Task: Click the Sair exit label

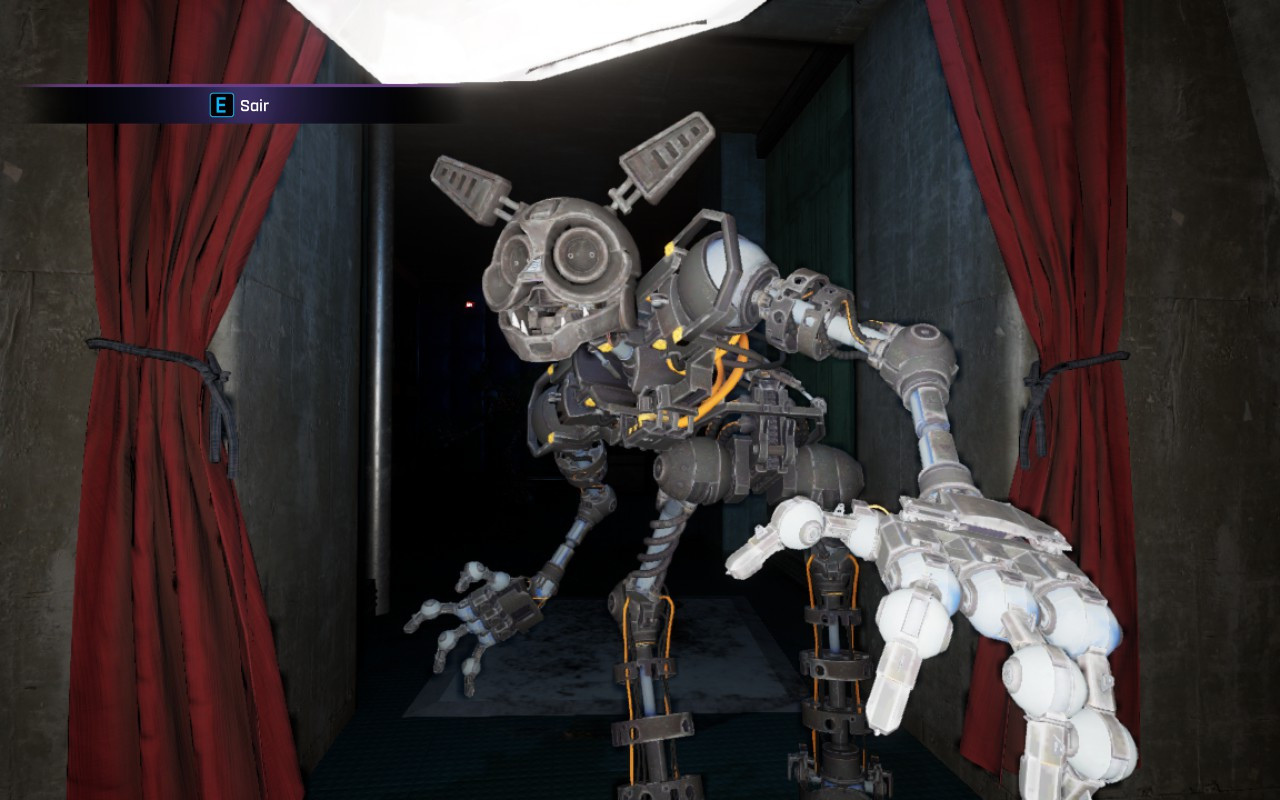Action: [253, 105]
